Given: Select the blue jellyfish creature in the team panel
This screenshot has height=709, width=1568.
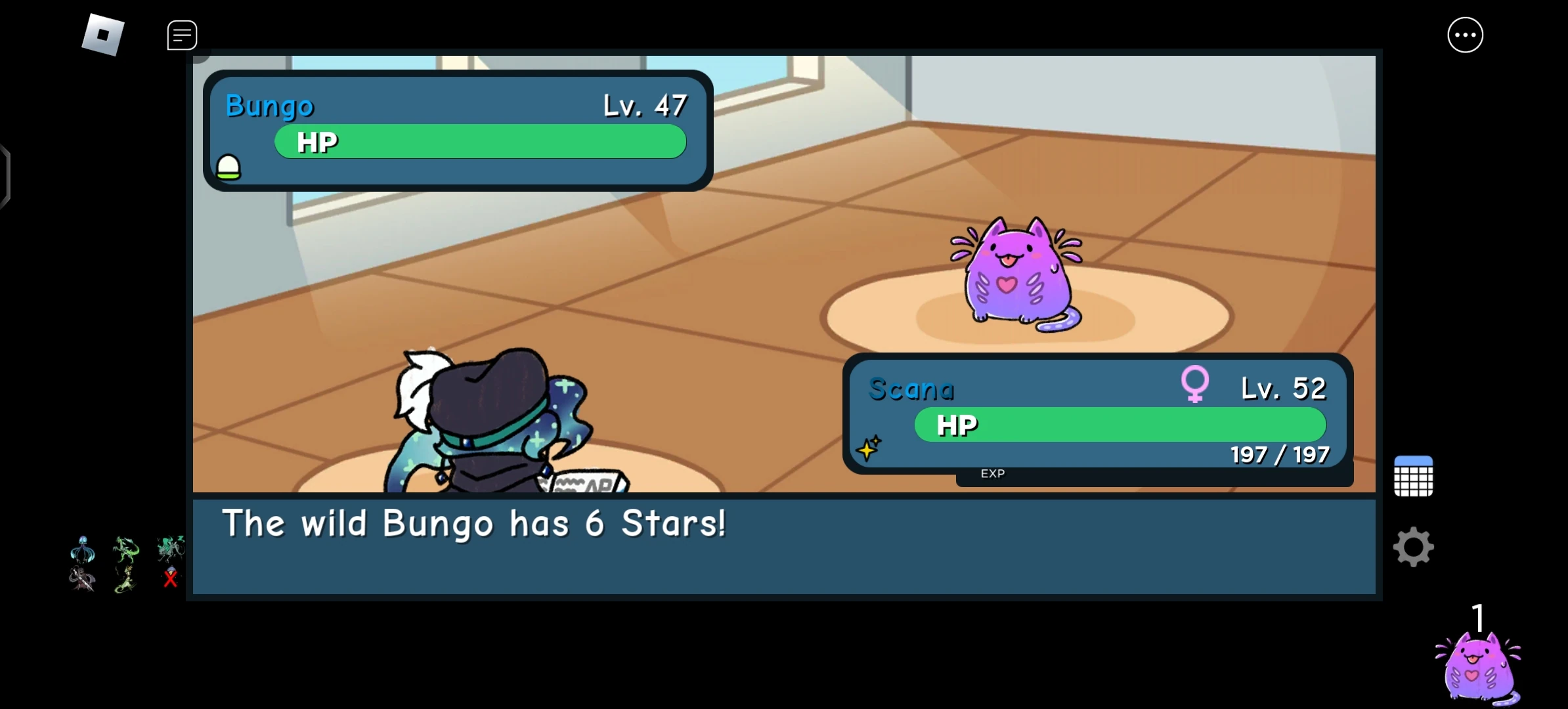Looking at the screenshot, I should [82, 550].
